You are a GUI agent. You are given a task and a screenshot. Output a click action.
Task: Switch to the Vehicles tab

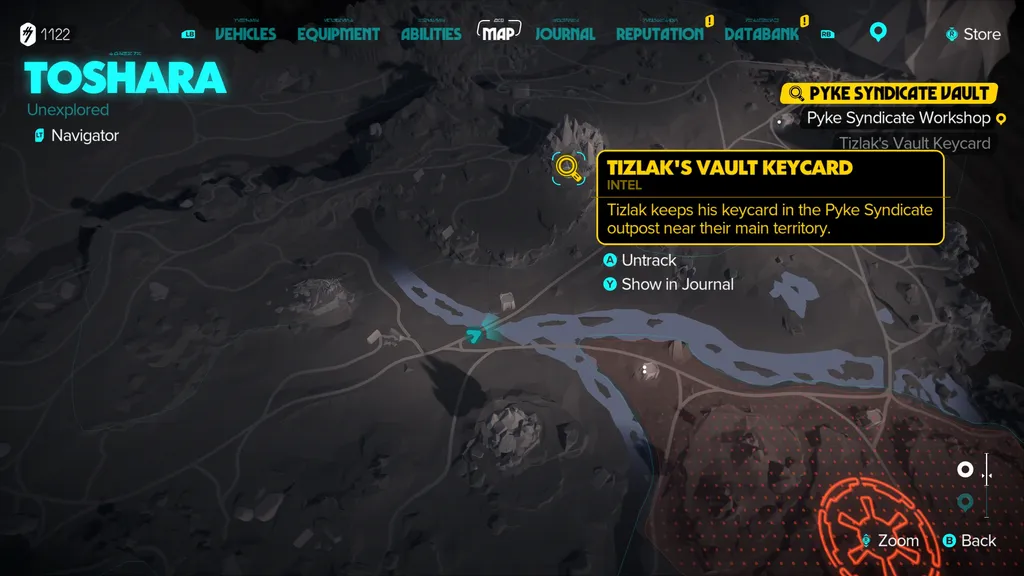[x=245, y=33]
